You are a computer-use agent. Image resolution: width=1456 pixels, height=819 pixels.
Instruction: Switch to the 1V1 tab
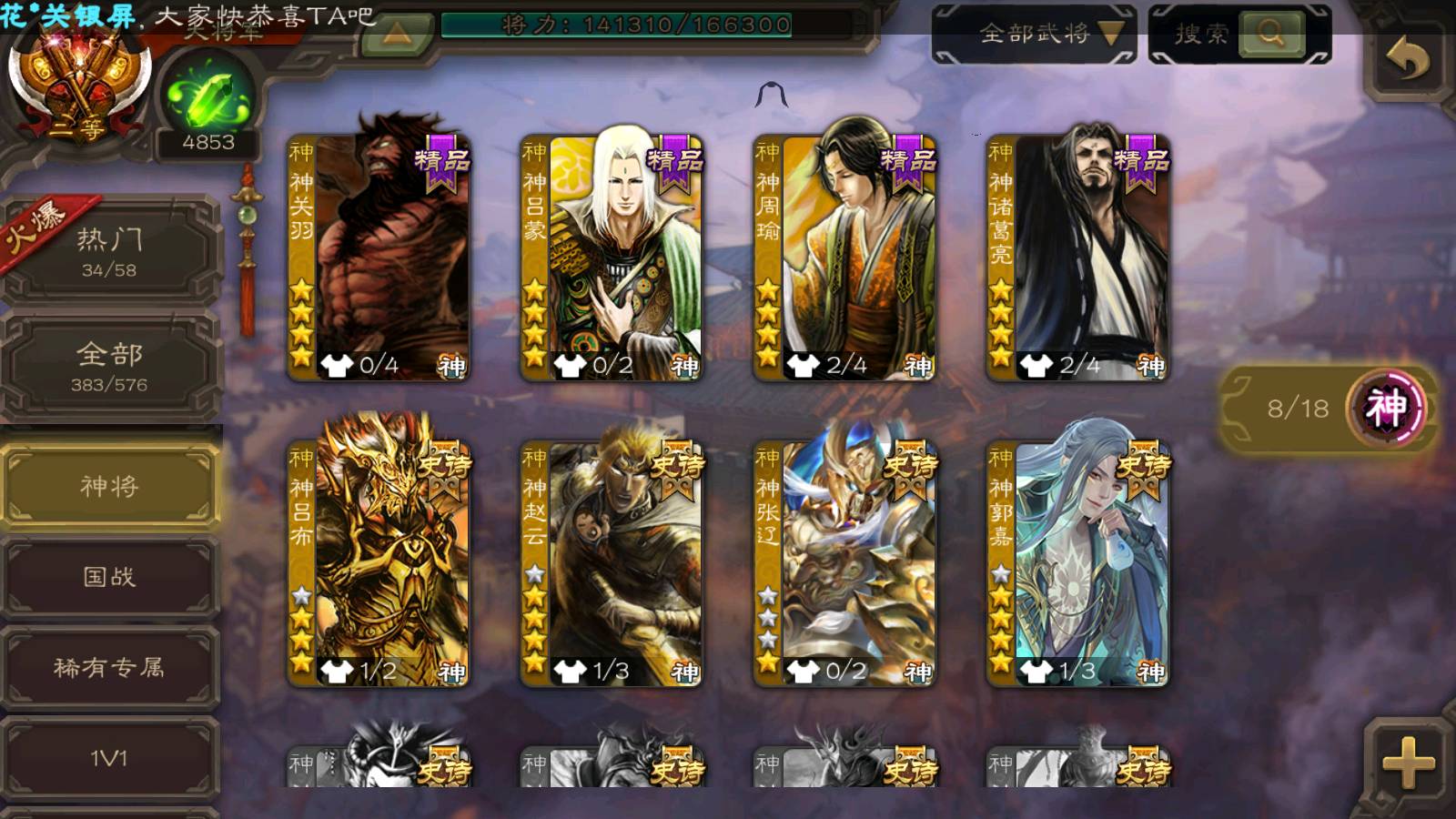tap(109, 758)
